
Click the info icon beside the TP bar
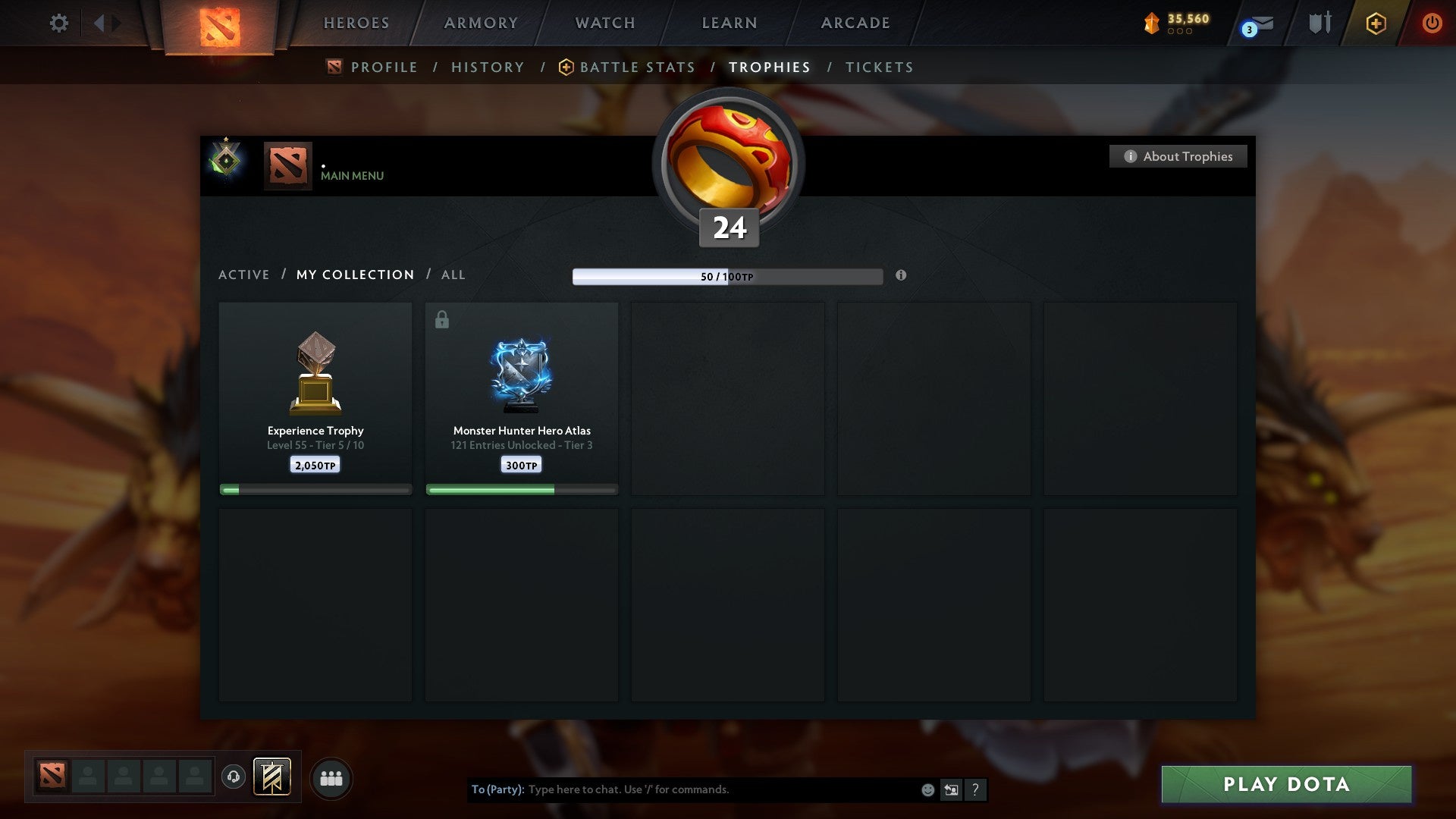click(900, 276)
